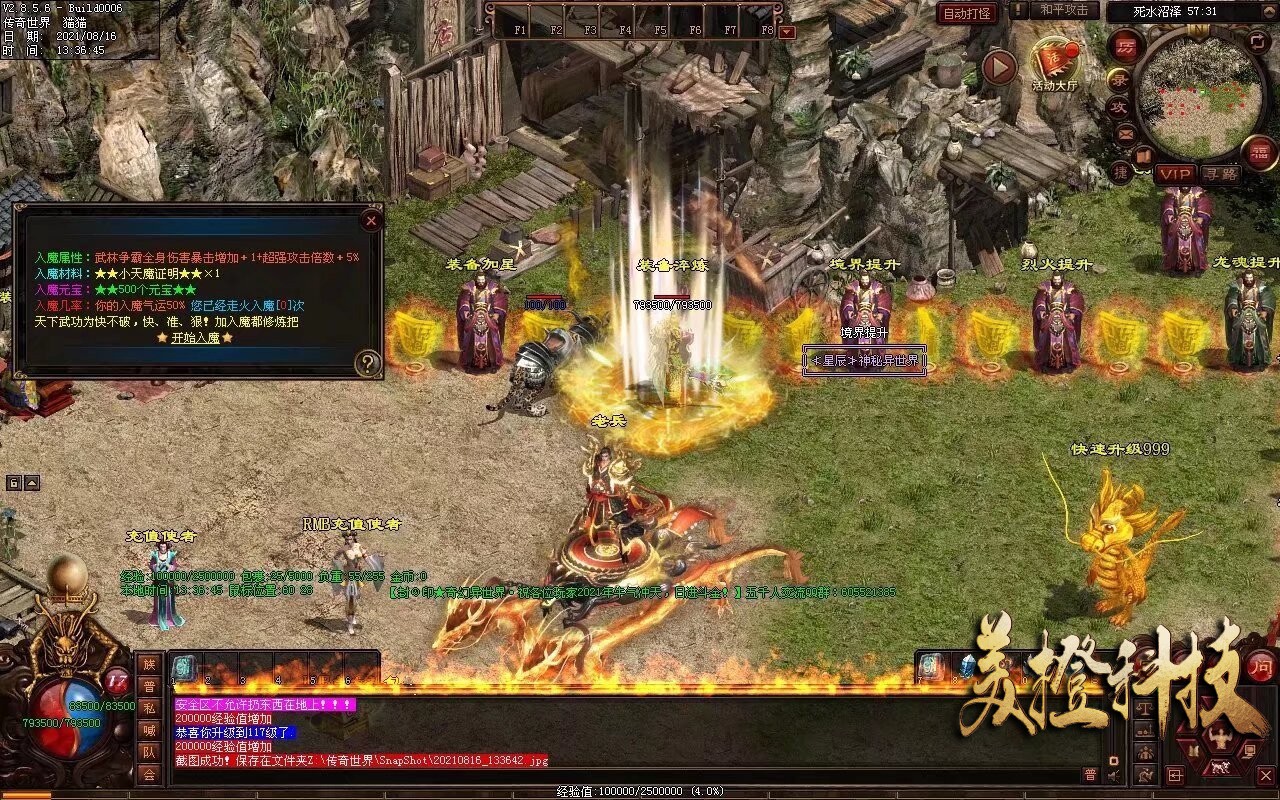
Task: Click the VIP button below the minimap
Action: click(x=1176, y=175)
